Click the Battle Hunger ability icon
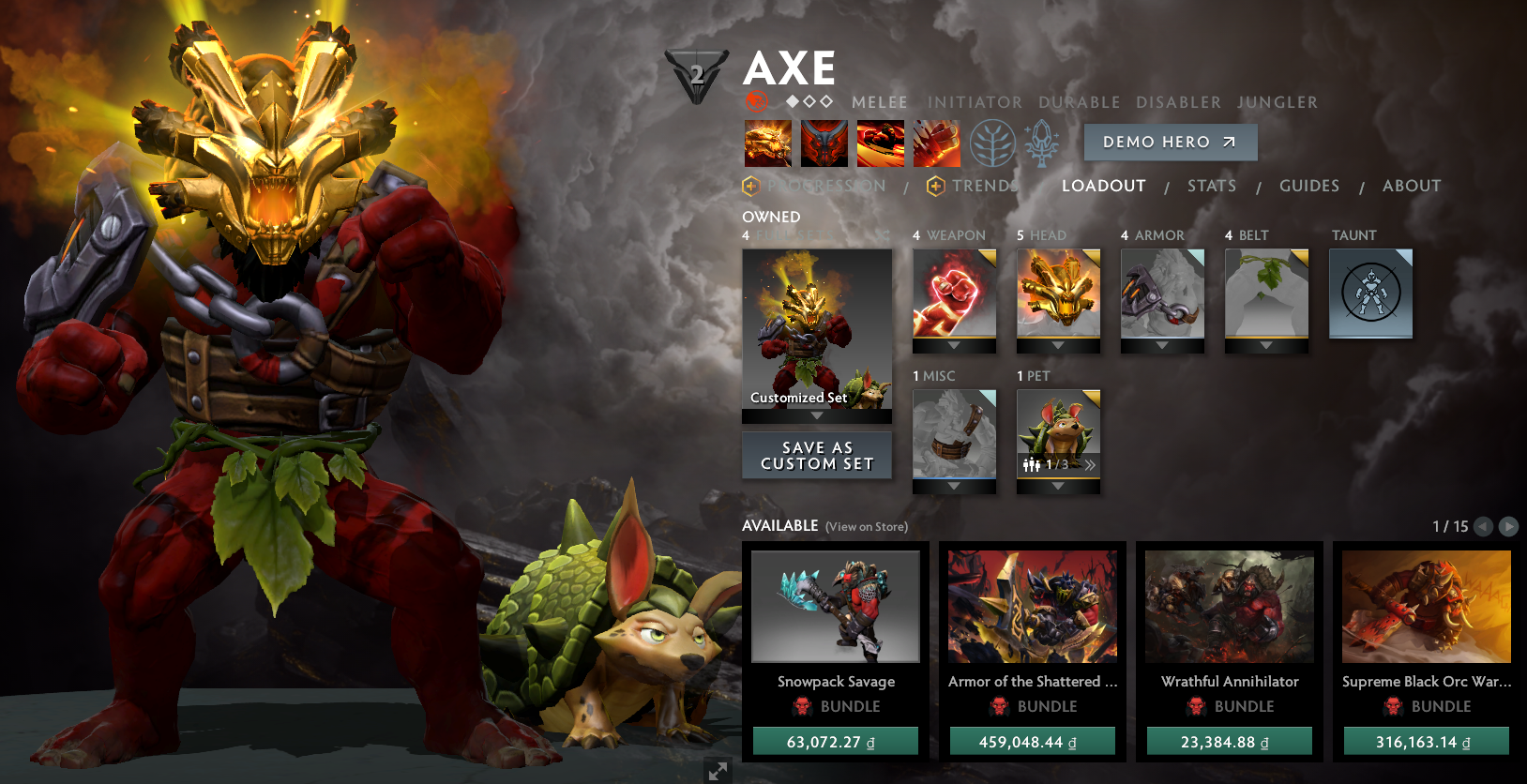1527x784 pixels. pyautogui.click(x=823, y=143)
